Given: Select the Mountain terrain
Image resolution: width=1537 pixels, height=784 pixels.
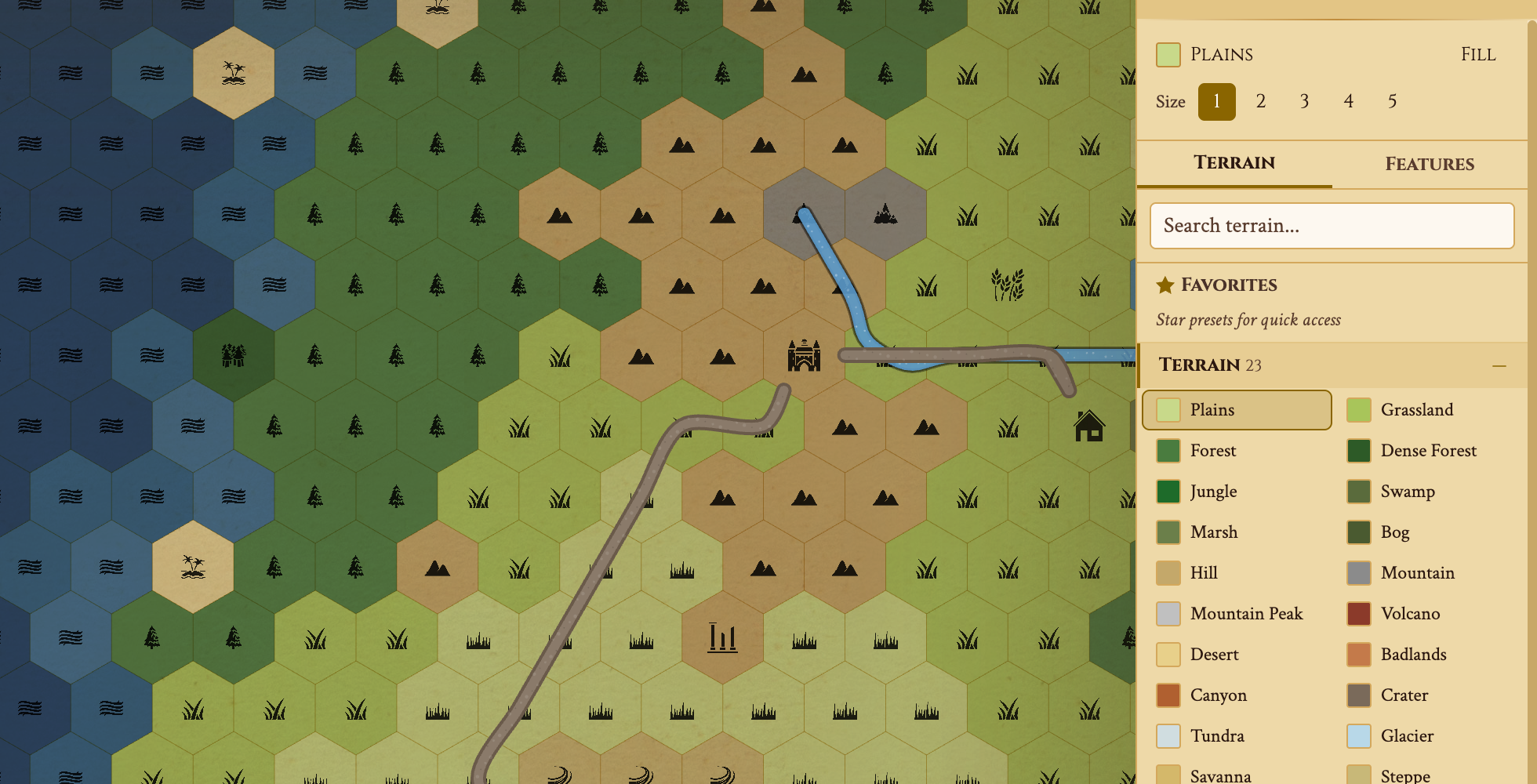Looking at the screenshot, I should tap(1416, 573).
